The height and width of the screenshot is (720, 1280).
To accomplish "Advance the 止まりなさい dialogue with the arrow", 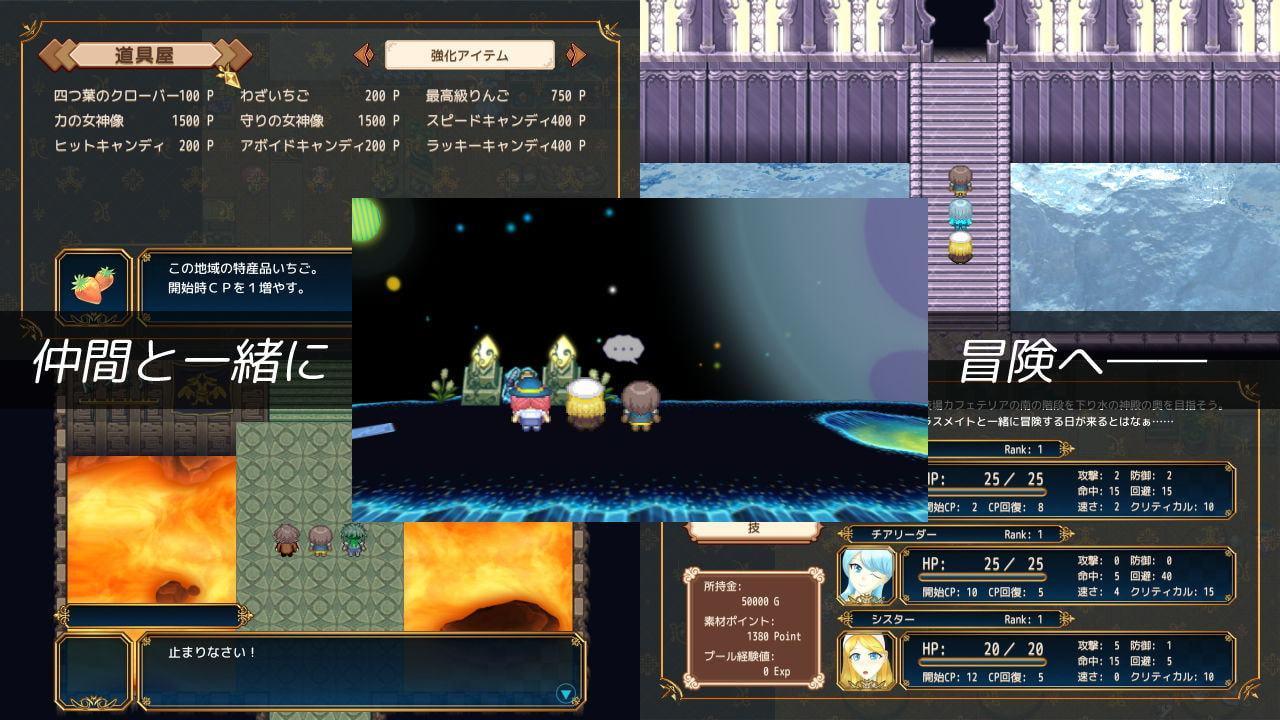I will pos(566,693).
